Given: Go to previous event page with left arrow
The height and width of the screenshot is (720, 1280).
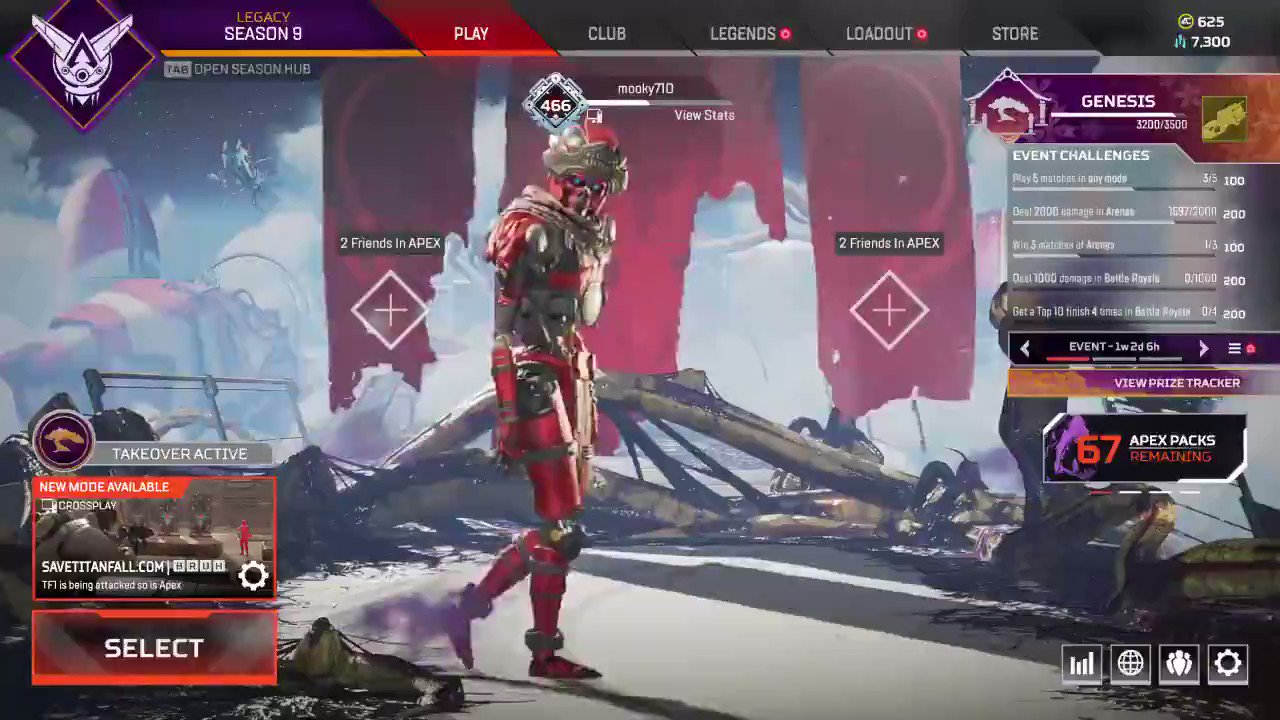Looking at the screenshot, I should click(1025, 347).
